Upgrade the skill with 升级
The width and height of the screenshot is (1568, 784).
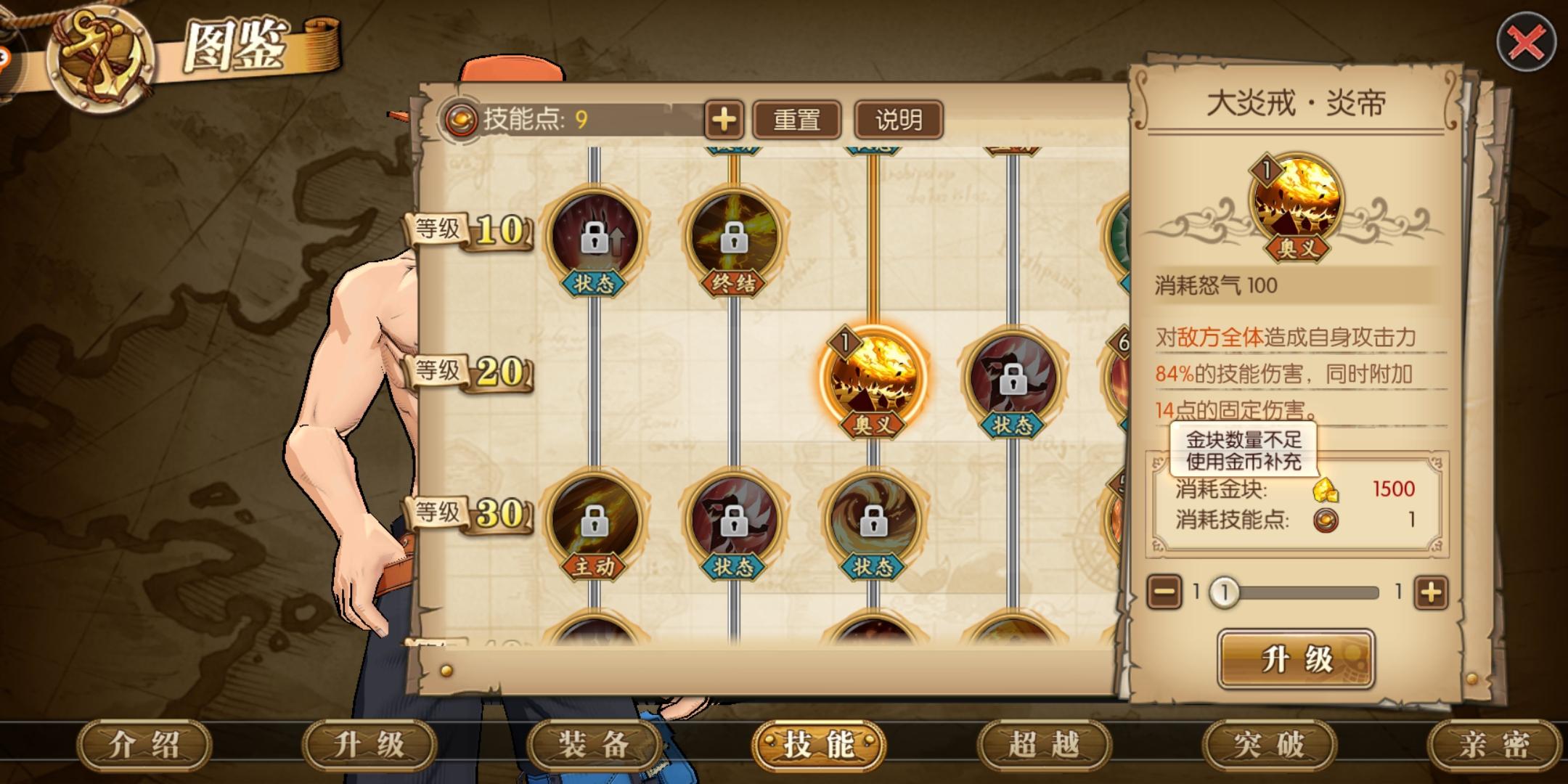tap(1296, 659)
